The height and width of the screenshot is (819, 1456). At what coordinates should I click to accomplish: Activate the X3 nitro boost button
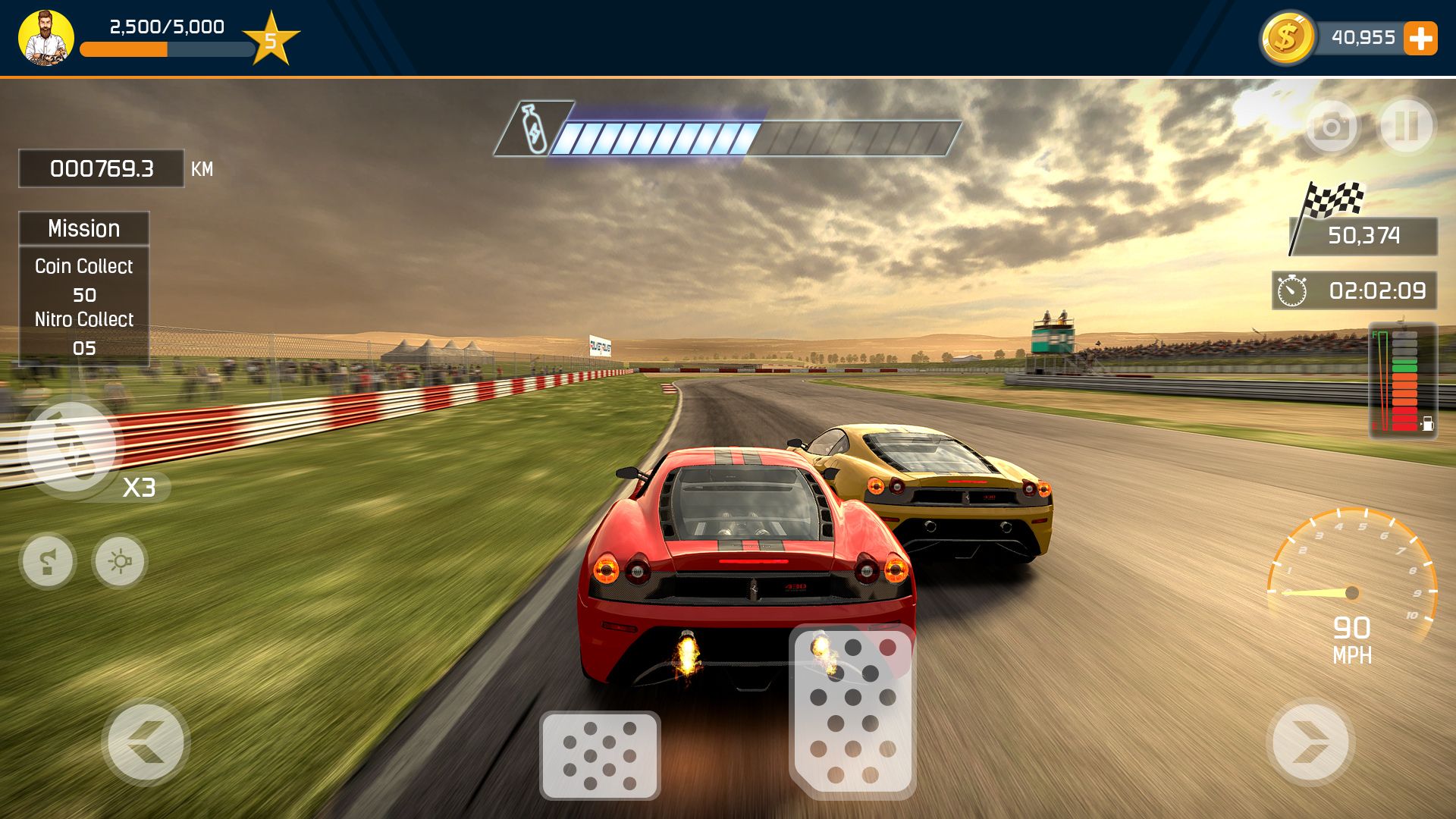[x=73, y=449]
